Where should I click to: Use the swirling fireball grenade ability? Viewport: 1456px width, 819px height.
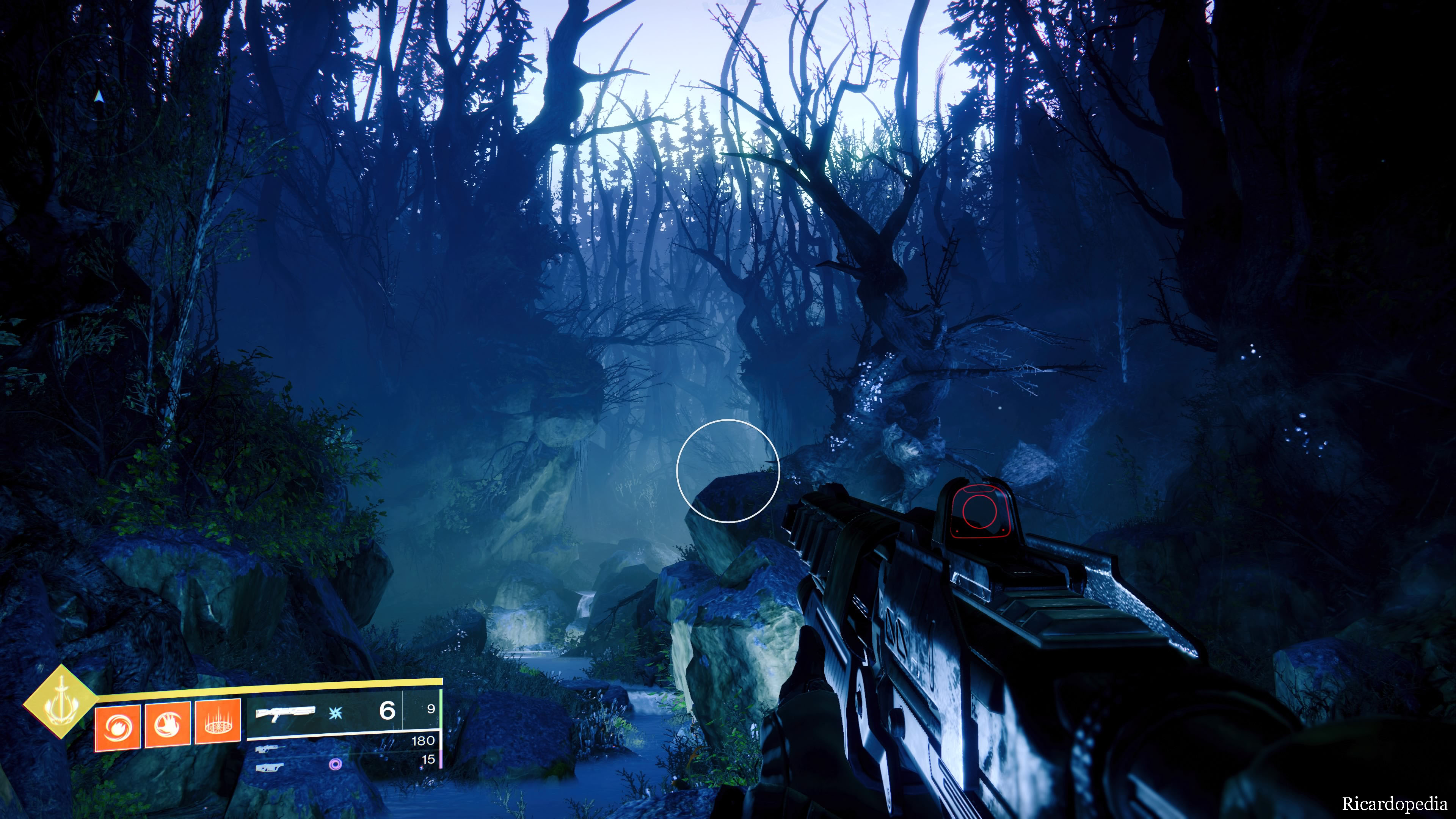pyautogui.click(x=118, y=728)
